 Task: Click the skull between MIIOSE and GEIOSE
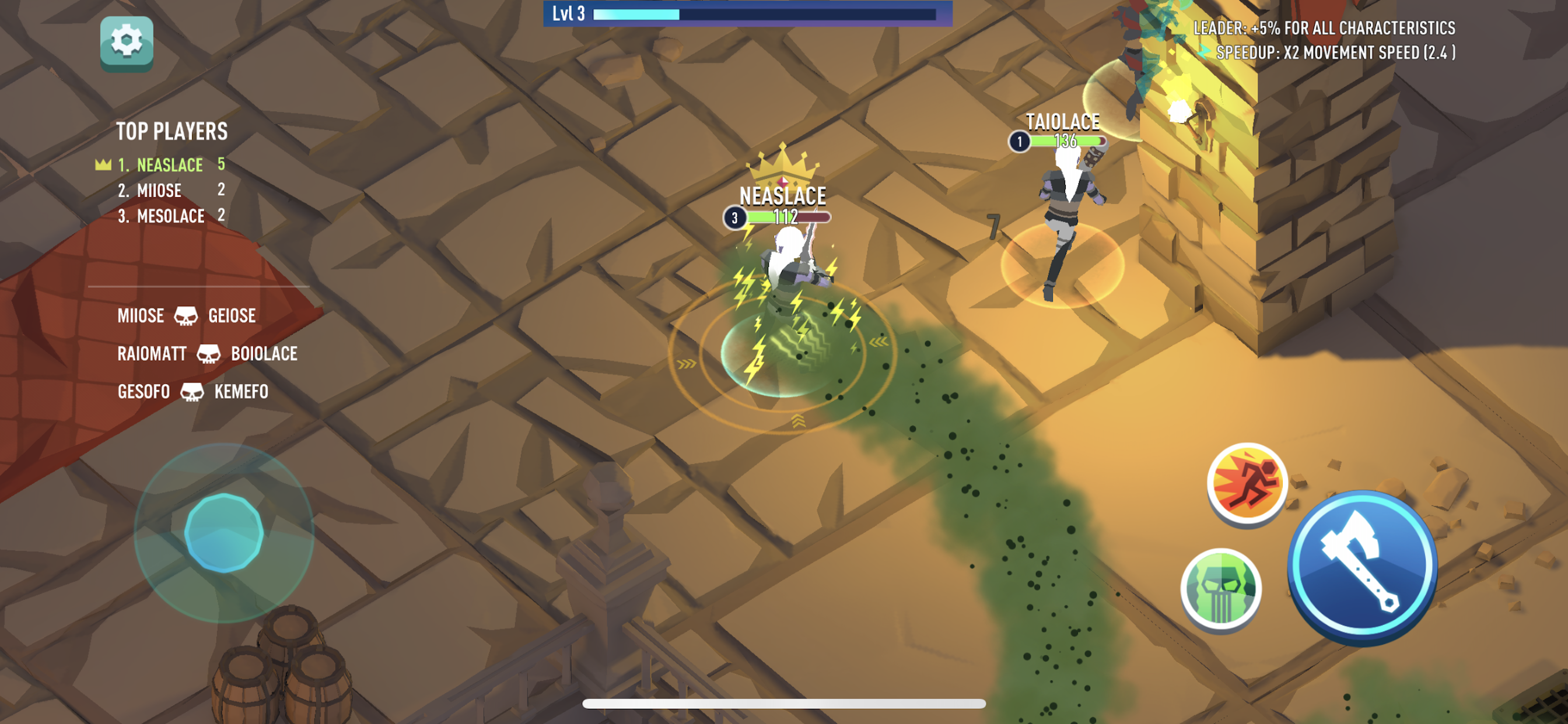(187, 317)
